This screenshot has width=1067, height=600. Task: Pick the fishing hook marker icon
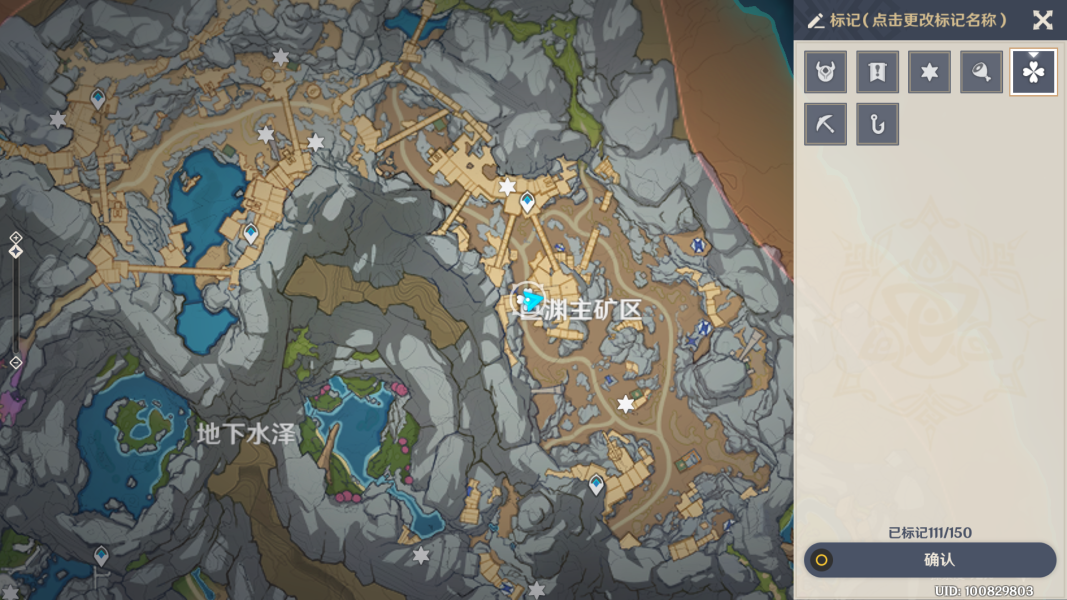(877, 124)
